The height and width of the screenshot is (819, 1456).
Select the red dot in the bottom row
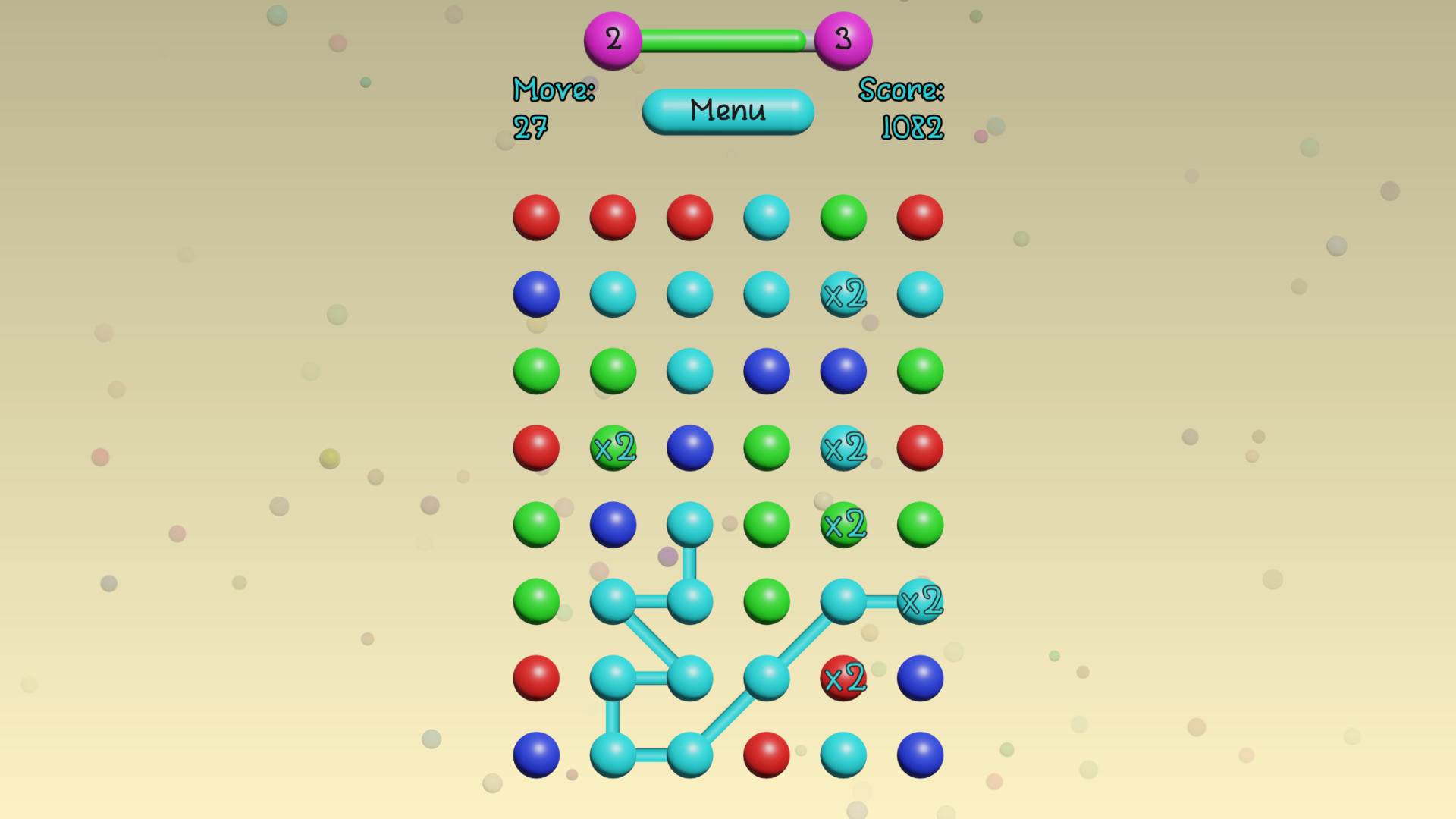[767, 753]
